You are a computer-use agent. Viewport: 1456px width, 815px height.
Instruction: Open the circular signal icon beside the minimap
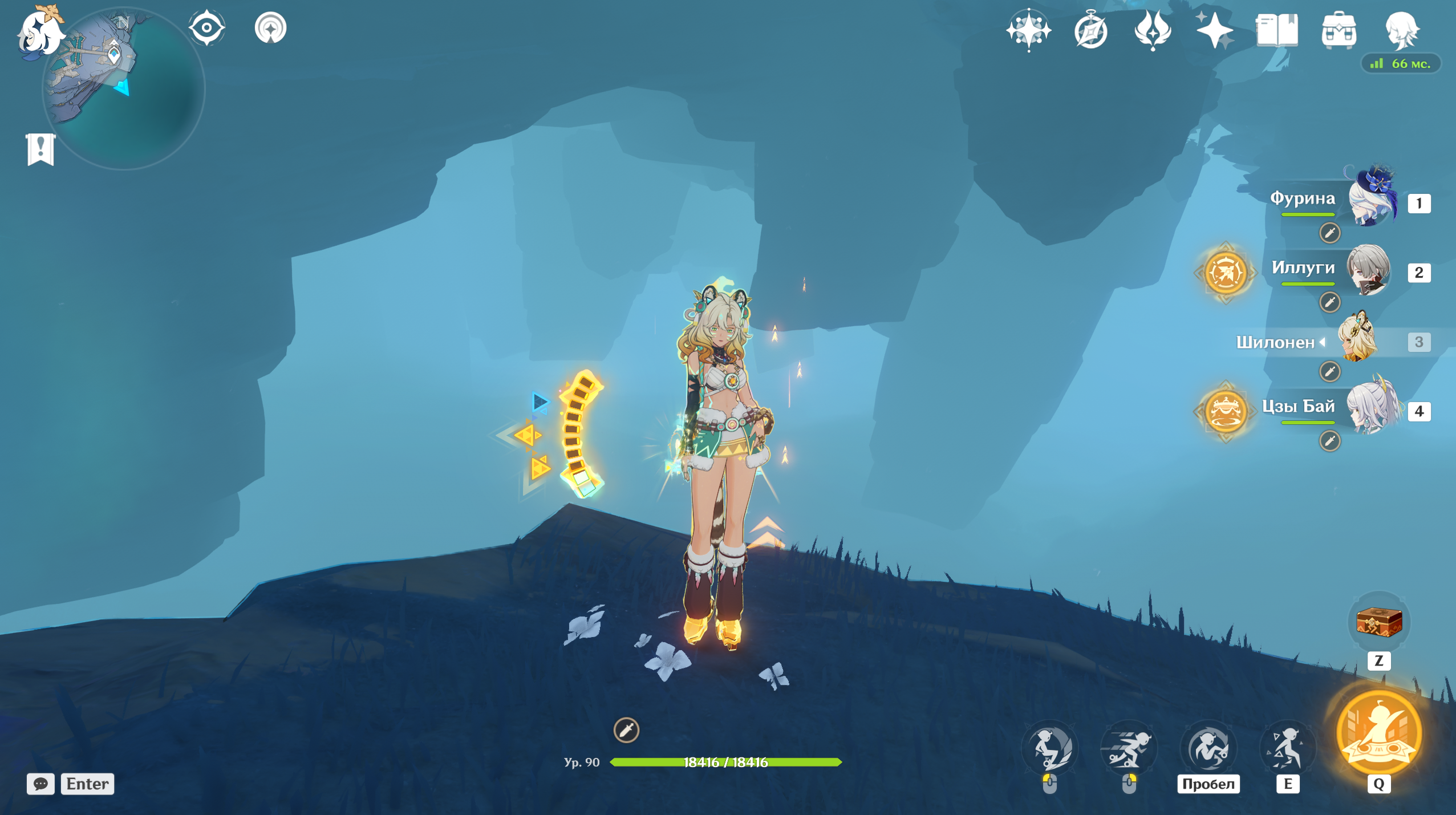270,27
